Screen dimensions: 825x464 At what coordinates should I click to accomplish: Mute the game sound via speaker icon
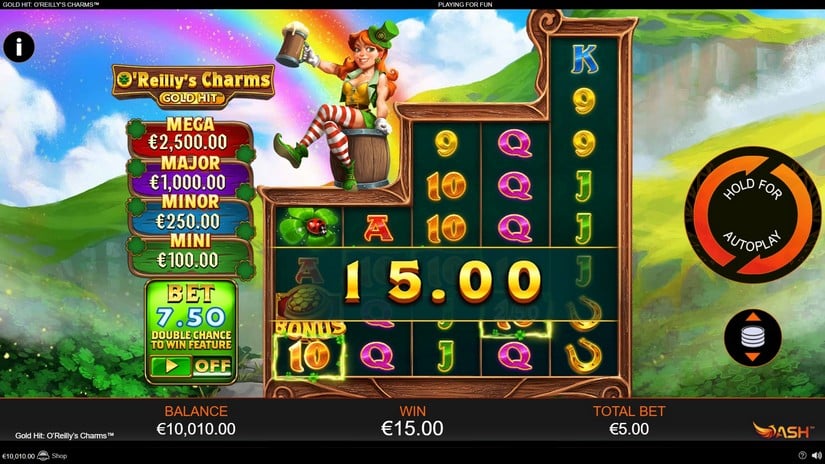[x=816, y=456]
